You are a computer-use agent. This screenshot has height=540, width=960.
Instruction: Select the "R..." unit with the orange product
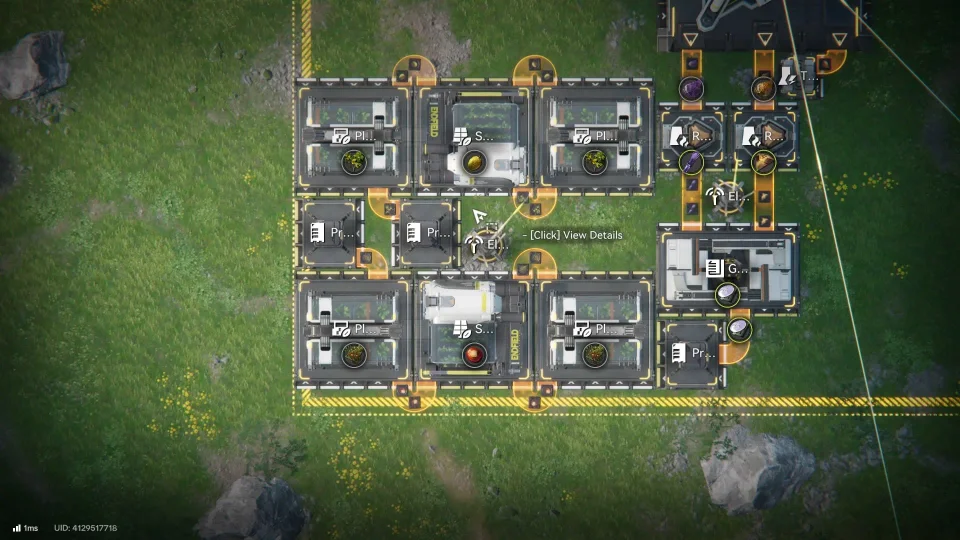pyautogui.click(x=765, y=135)
